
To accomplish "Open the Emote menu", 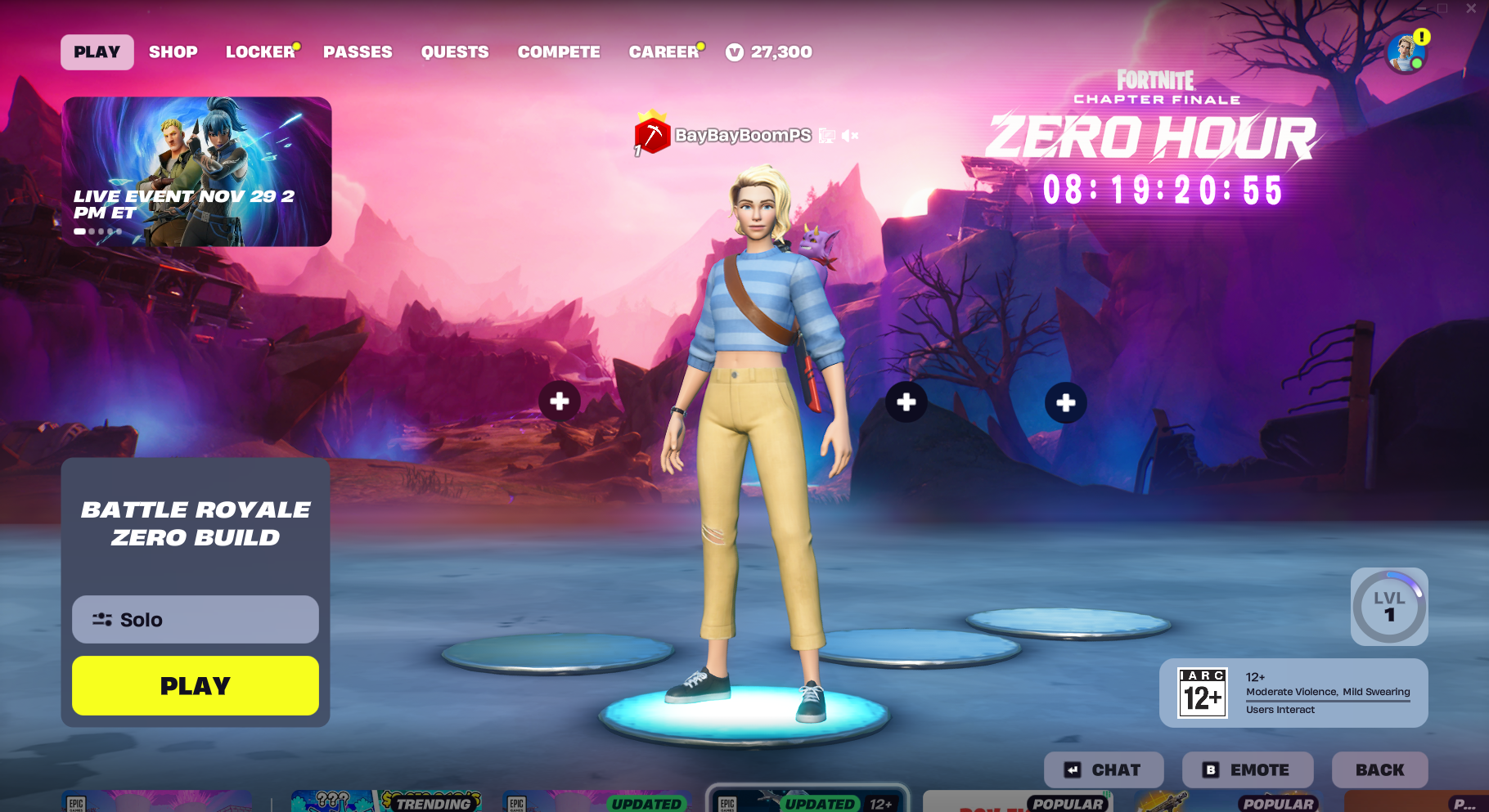I will pos(1247,769).
